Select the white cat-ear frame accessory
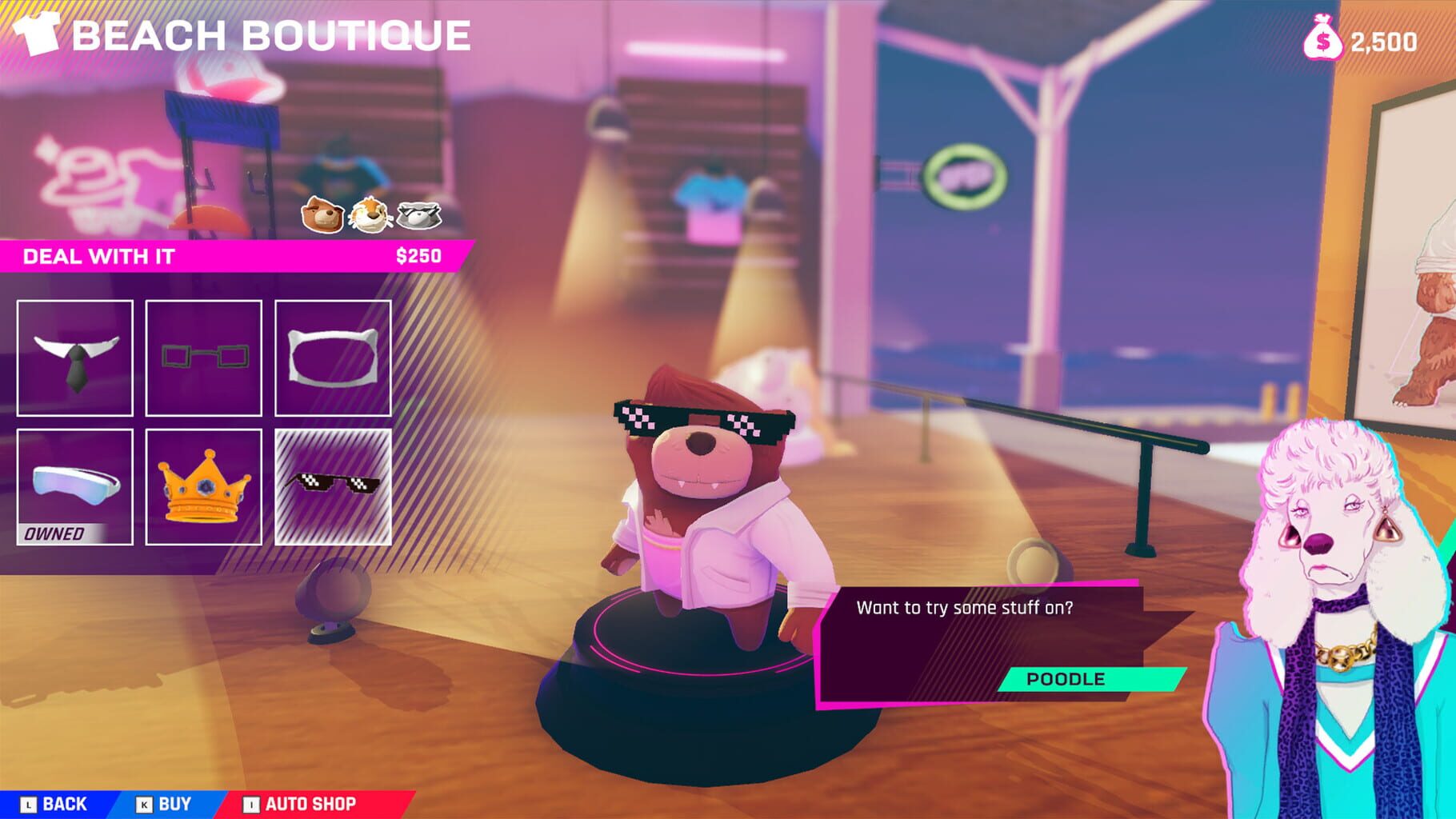 pos(335,358)
